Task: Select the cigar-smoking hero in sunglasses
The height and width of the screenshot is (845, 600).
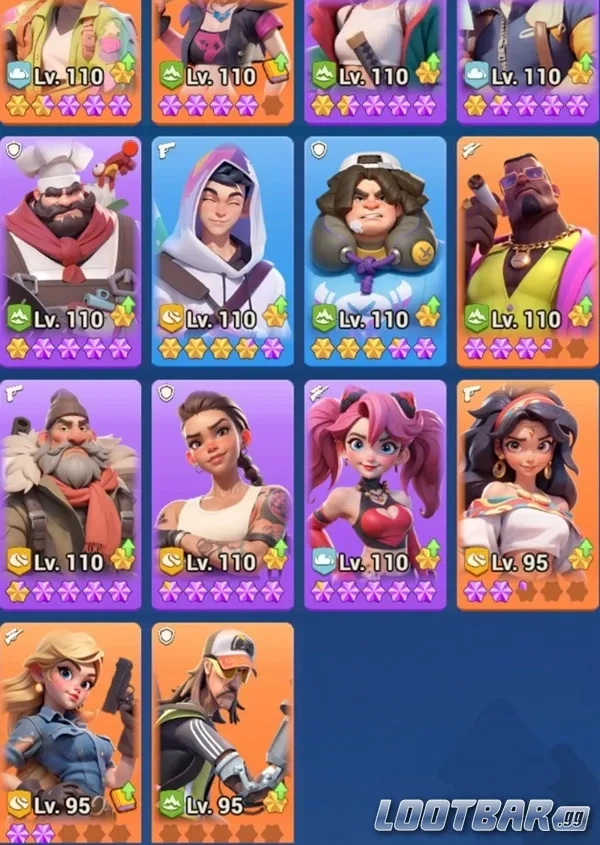Action: tap(527, 250)
